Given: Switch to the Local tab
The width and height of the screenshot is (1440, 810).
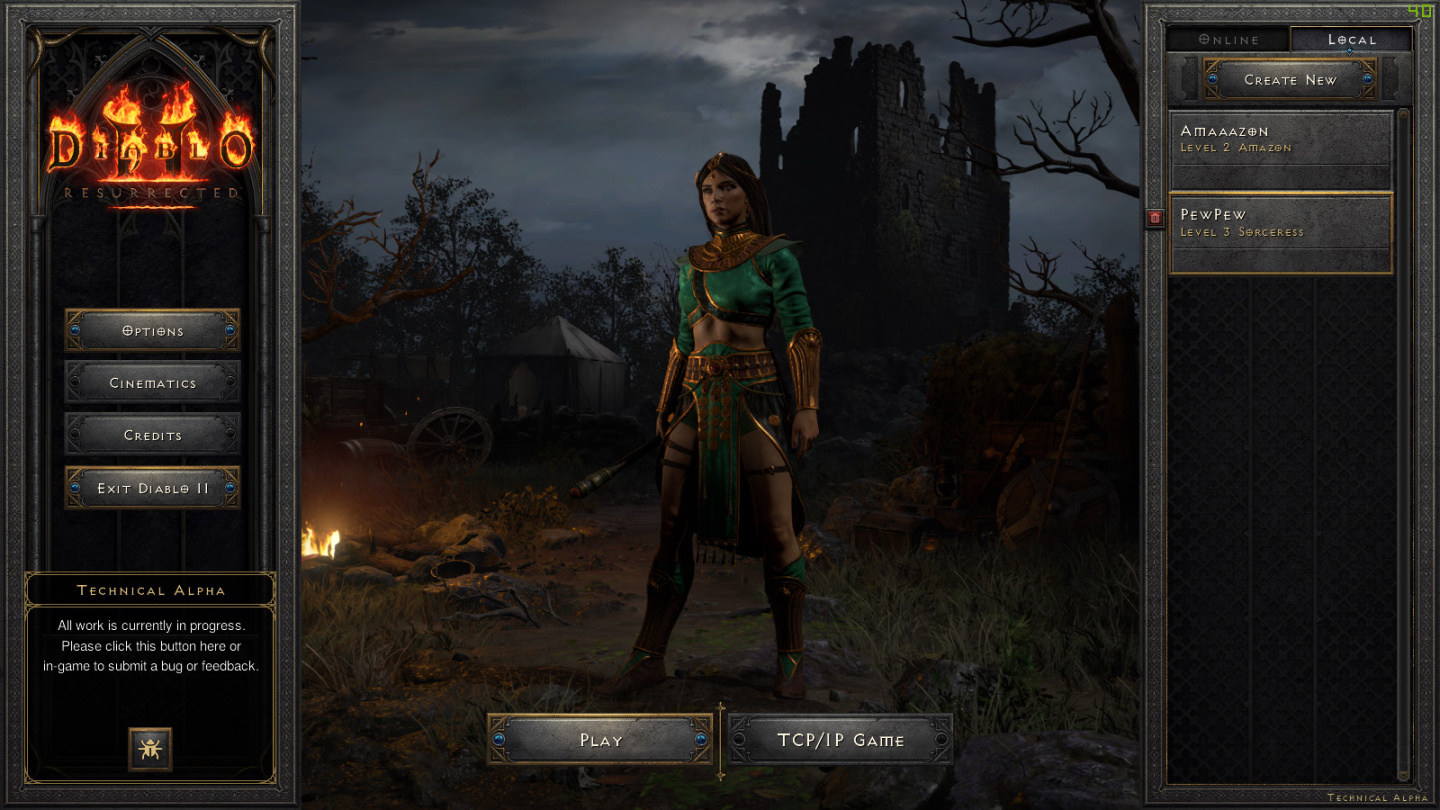Looking at the screenshot, I should click(x=1351, y=40).
